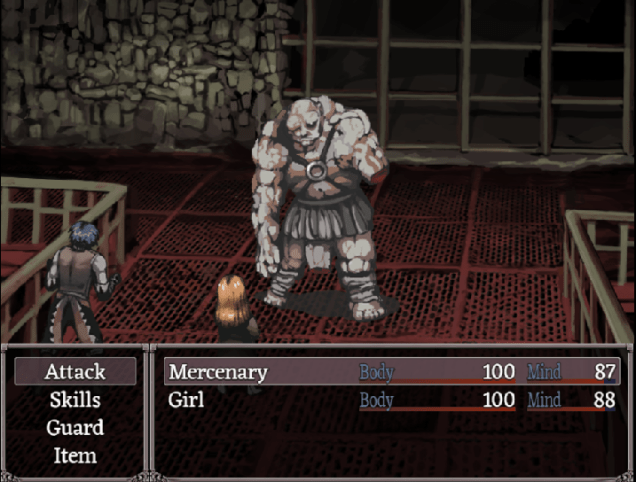Image resolution: width=636 pixels, height=482 pixels.
Task: Open the Item menu
Action: pos(75,456)
